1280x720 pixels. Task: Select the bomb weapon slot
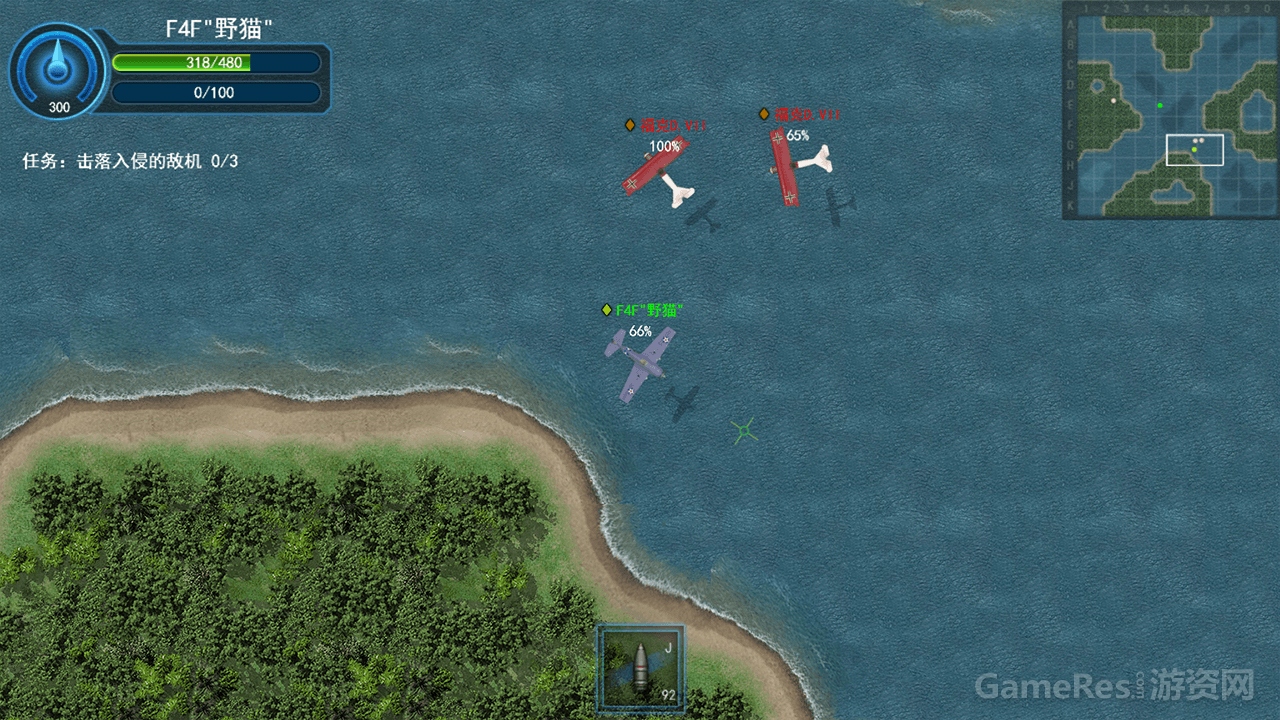[x=640, y=668]
